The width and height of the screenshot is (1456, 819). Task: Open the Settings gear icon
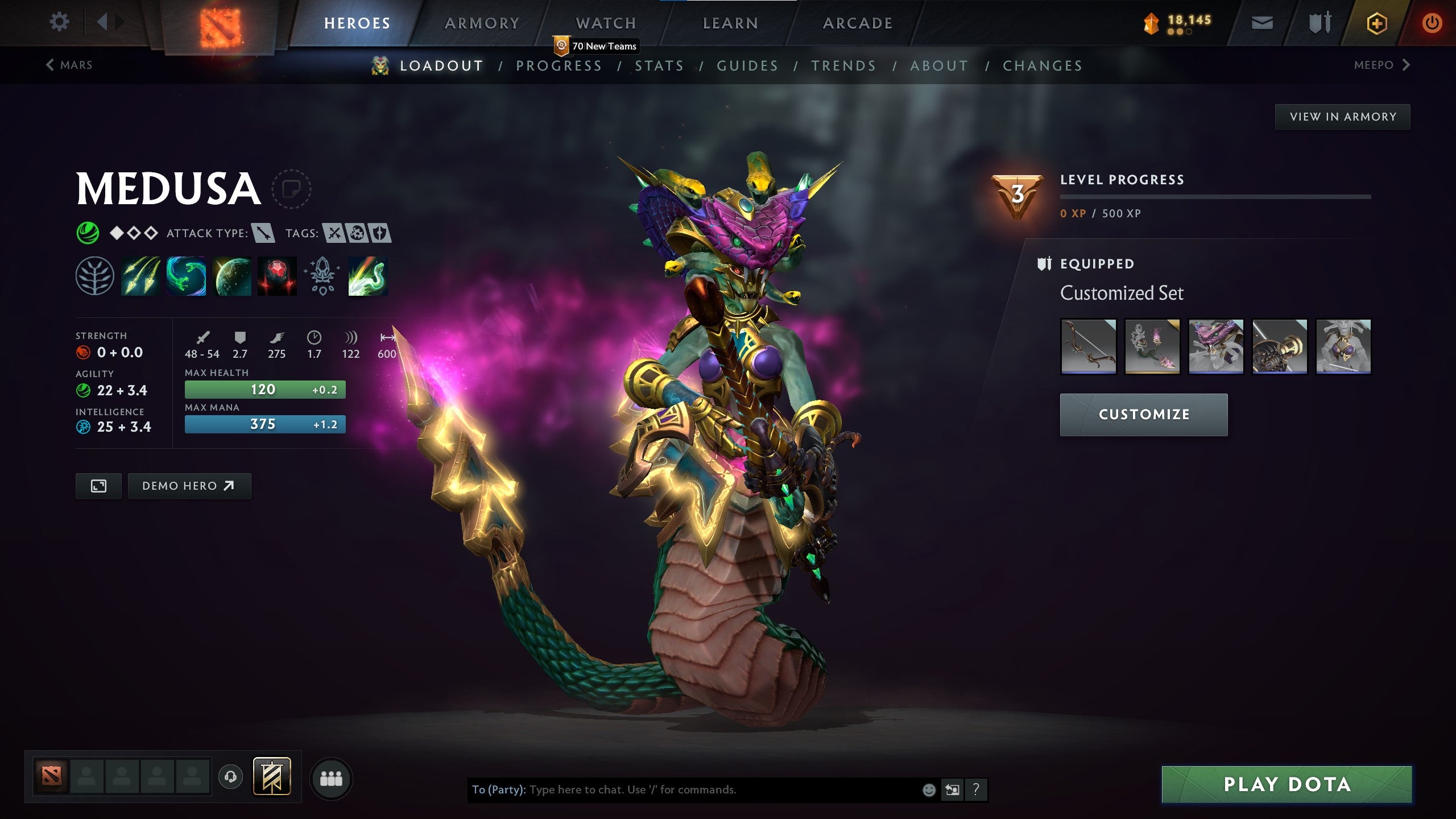tap(59, 22)
